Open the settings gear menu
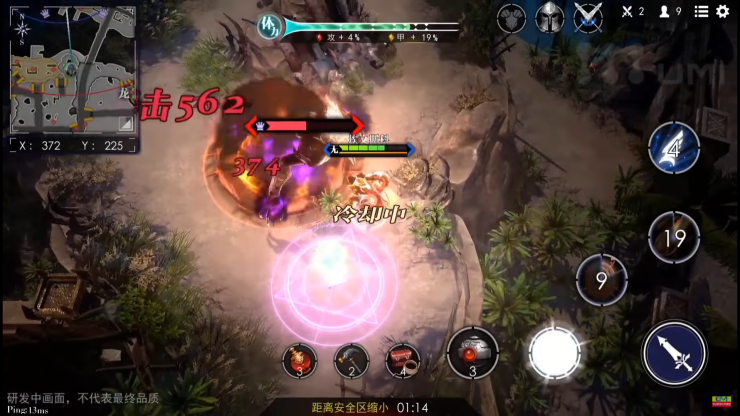 tap(723, 12)
